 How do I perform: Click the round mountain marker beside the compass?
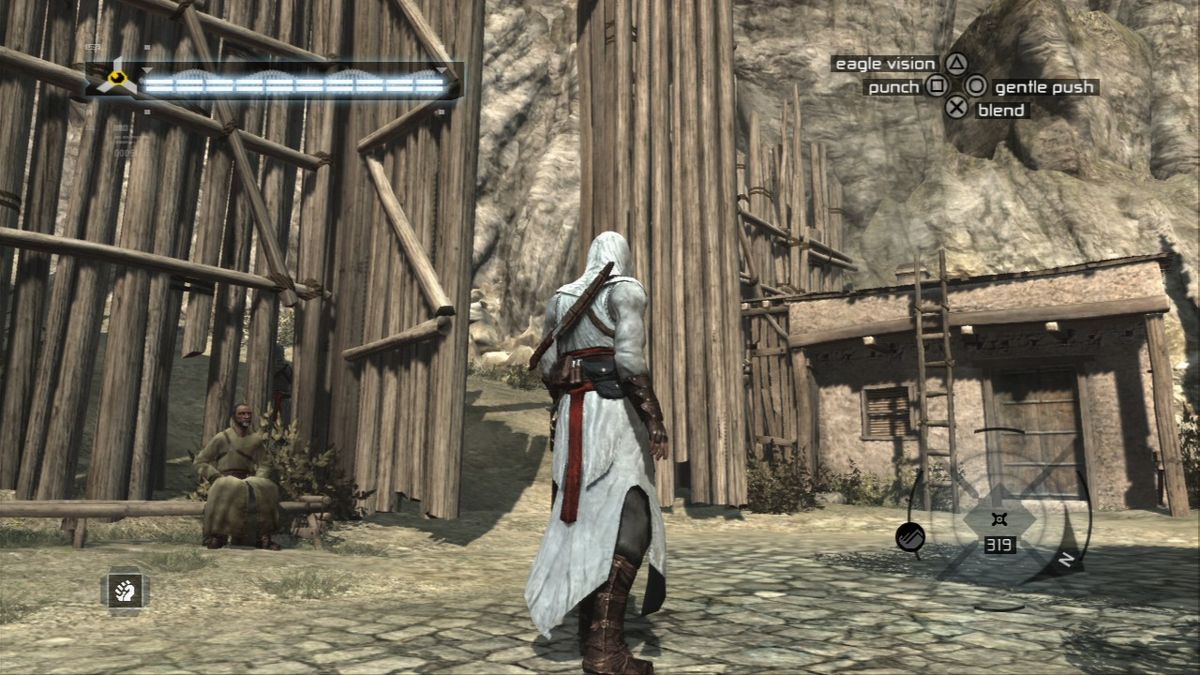pos(910,537)
